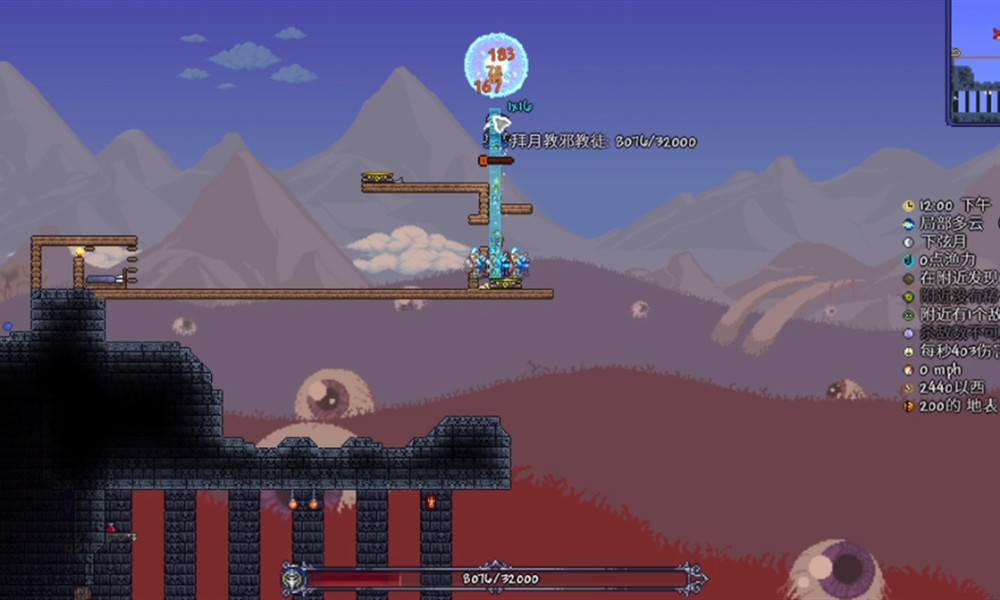This screenshot has width=1000, height=600.
Task: Select the radar nearby enemies icon
Action: (x=909, y=315)
